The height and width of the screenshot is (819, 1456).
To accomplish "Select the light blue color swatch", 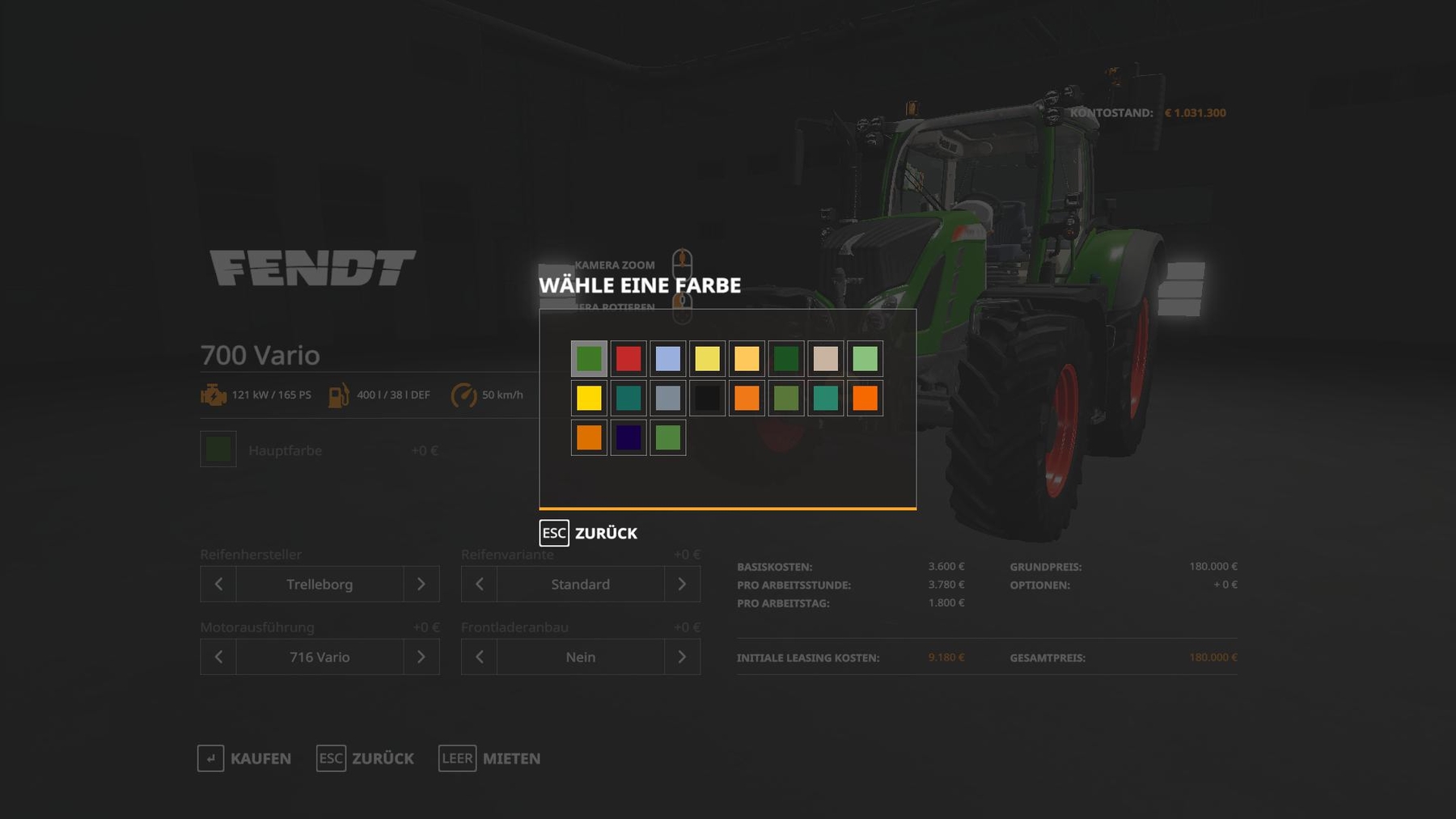I will pyautogui.click(x=668, y=358).
